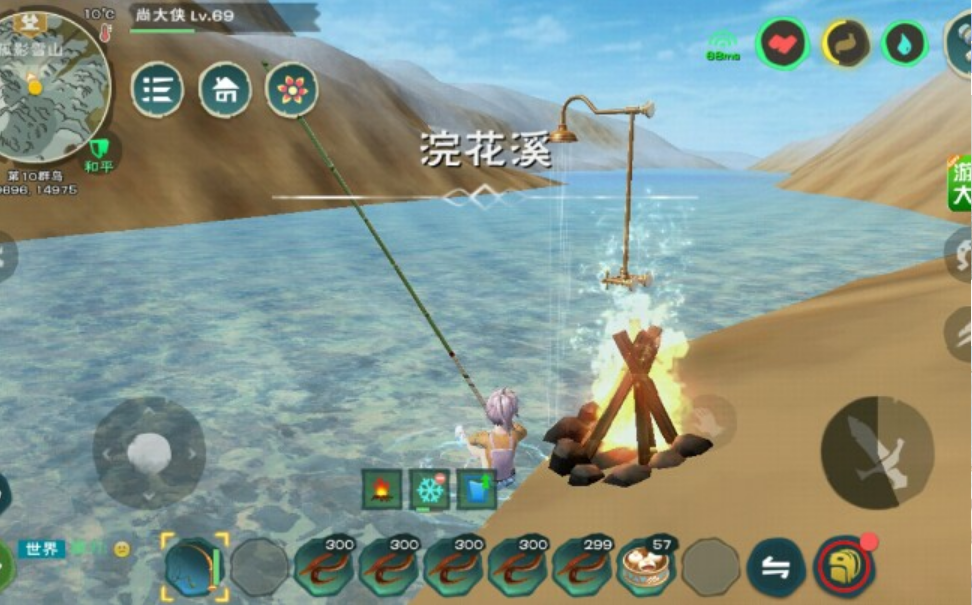
Task: Tap the red heart health icon
Action: point(782,44)
